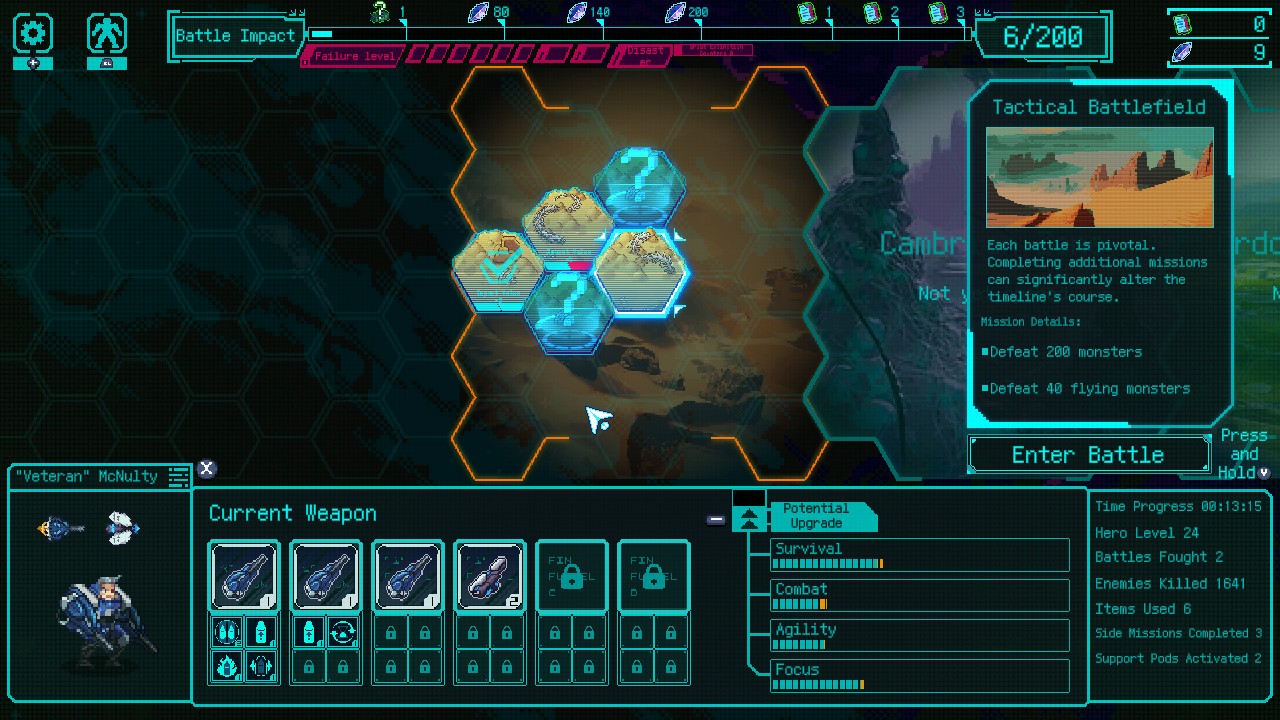Select the armor-piercing bullet mod icon

tap(261, 666)
